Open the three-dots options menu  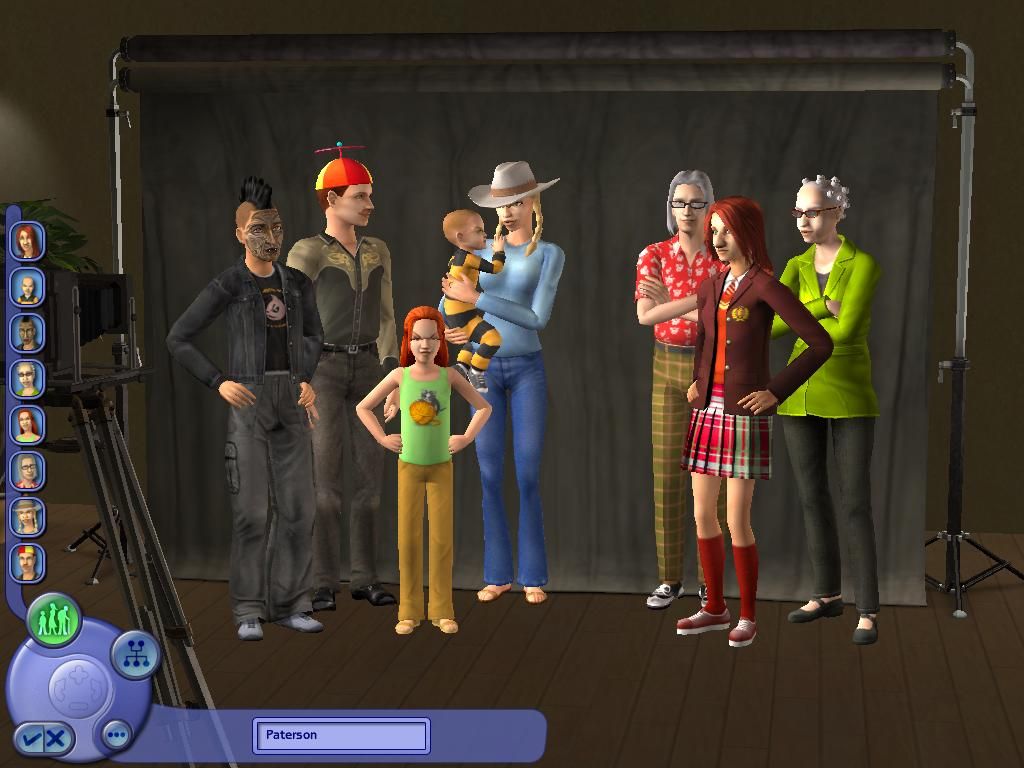tap(117, 736)
